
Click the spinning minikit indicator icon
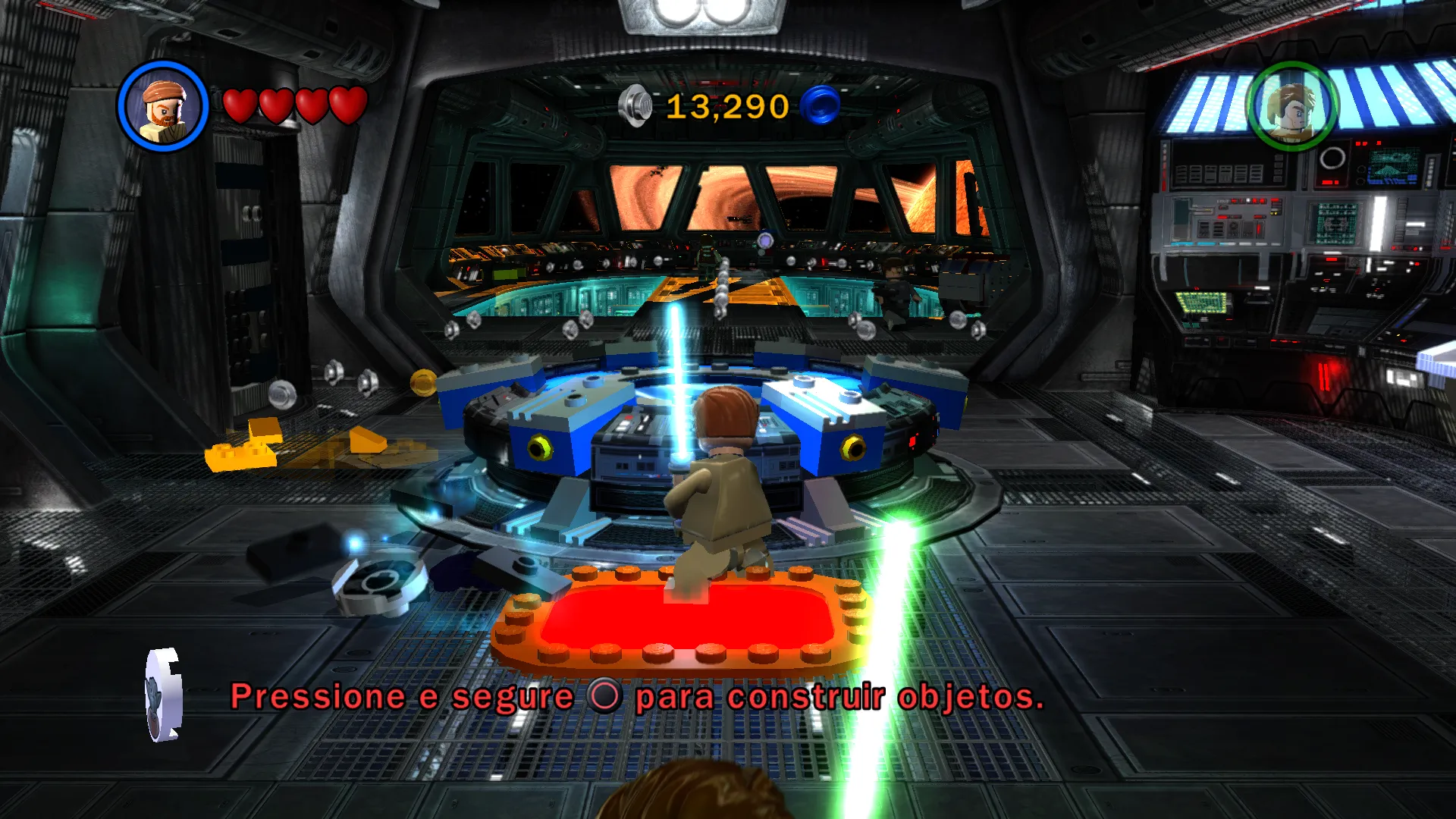point(164,694)
